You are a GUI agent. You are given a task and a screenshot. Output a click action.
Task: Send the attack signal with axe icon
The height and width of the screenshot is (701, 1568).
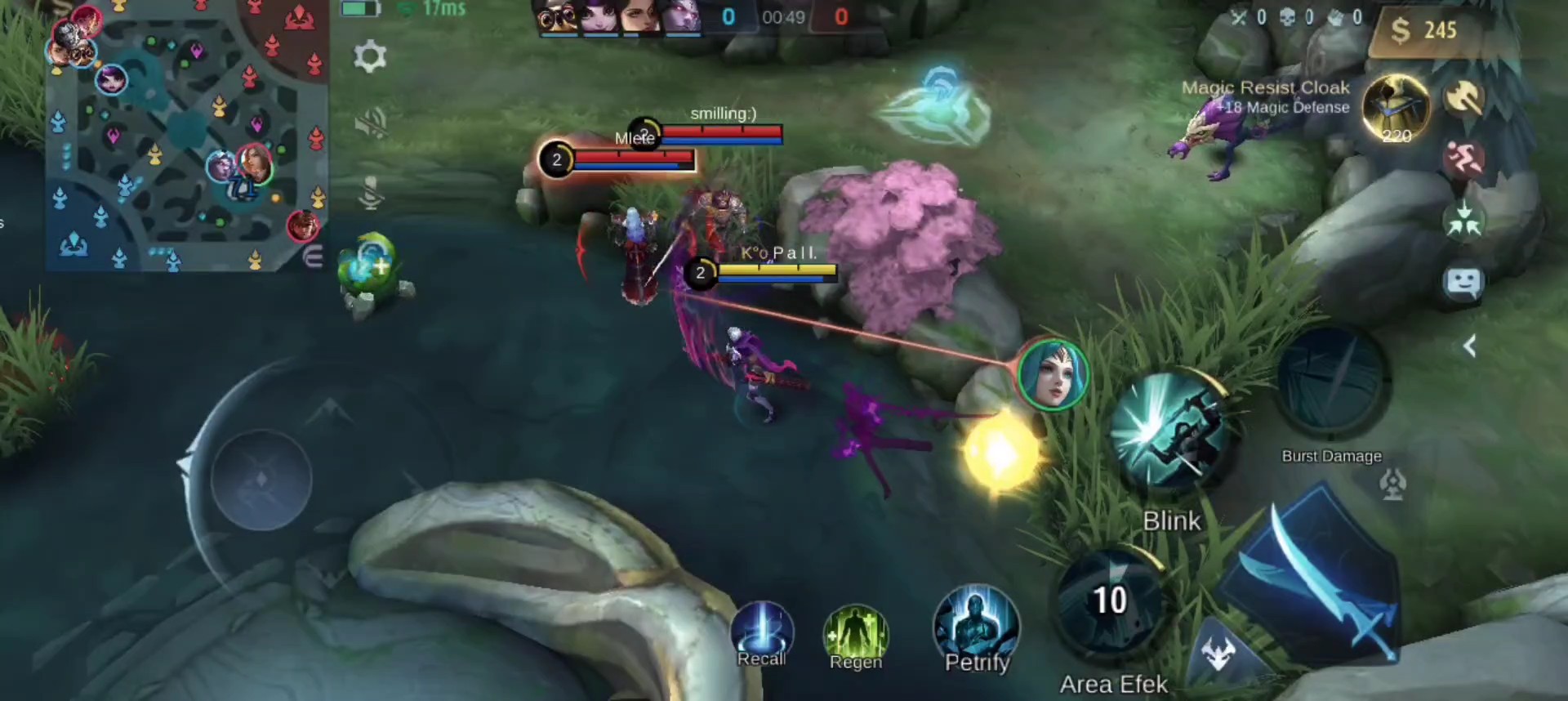pos(1465,98)
